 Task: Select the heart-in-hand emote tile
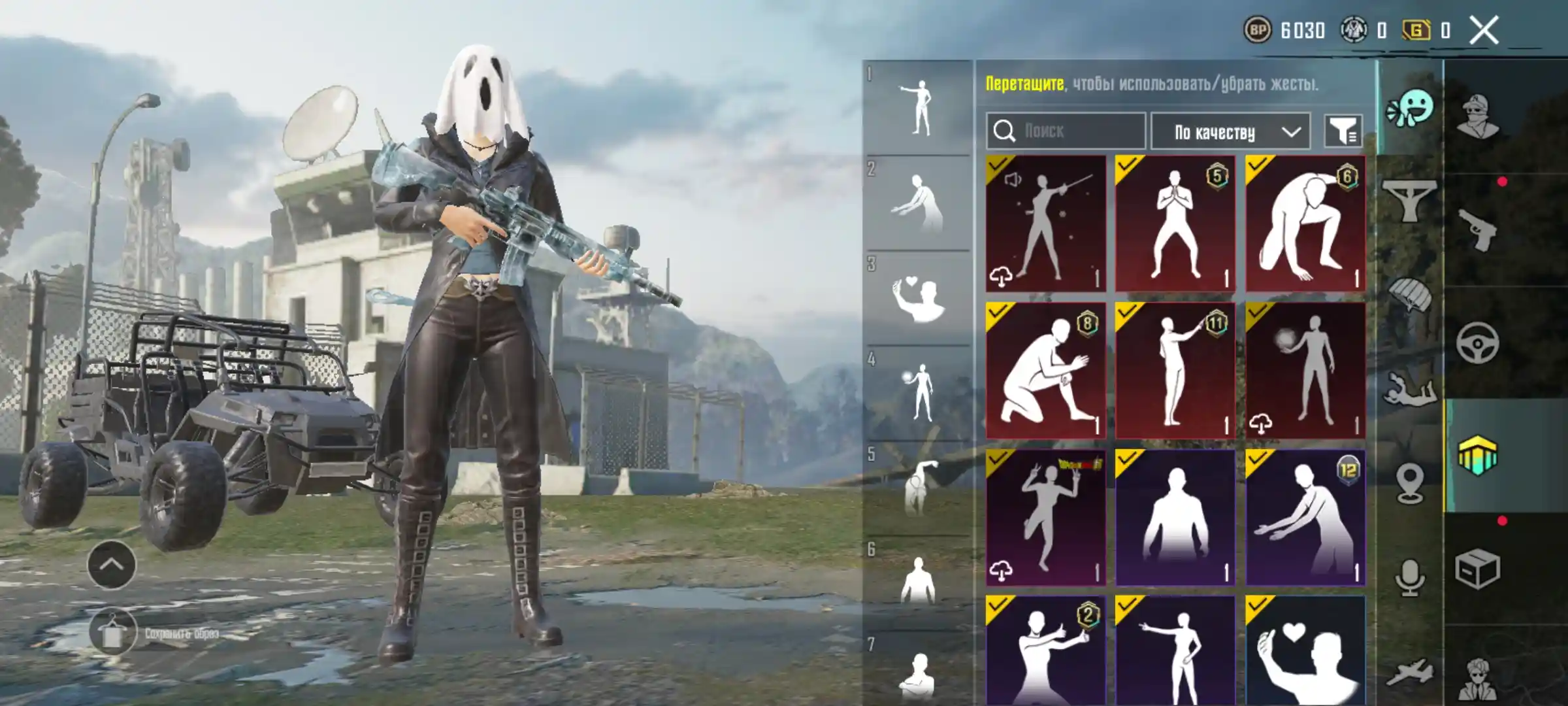pos(1305,650)
